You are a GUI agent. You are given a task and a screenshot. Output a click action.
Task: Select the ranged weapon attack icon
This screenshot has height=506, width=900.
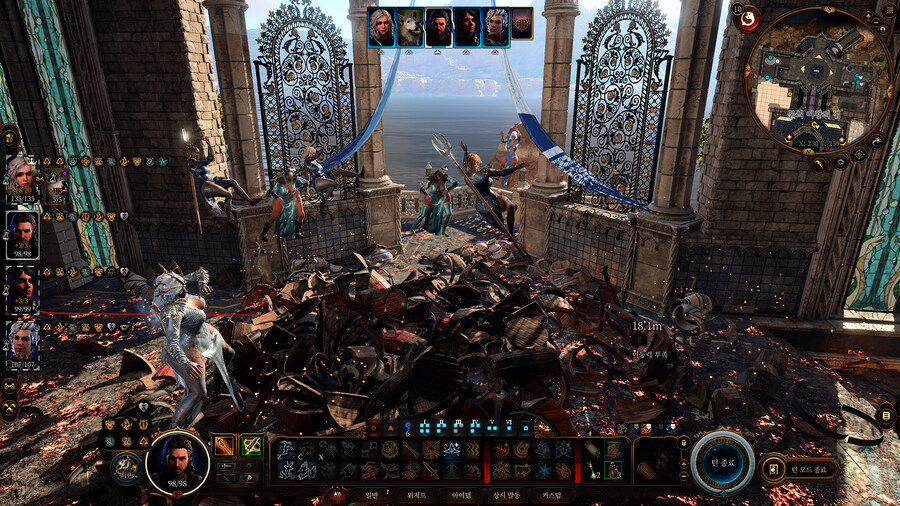[252, 445]
